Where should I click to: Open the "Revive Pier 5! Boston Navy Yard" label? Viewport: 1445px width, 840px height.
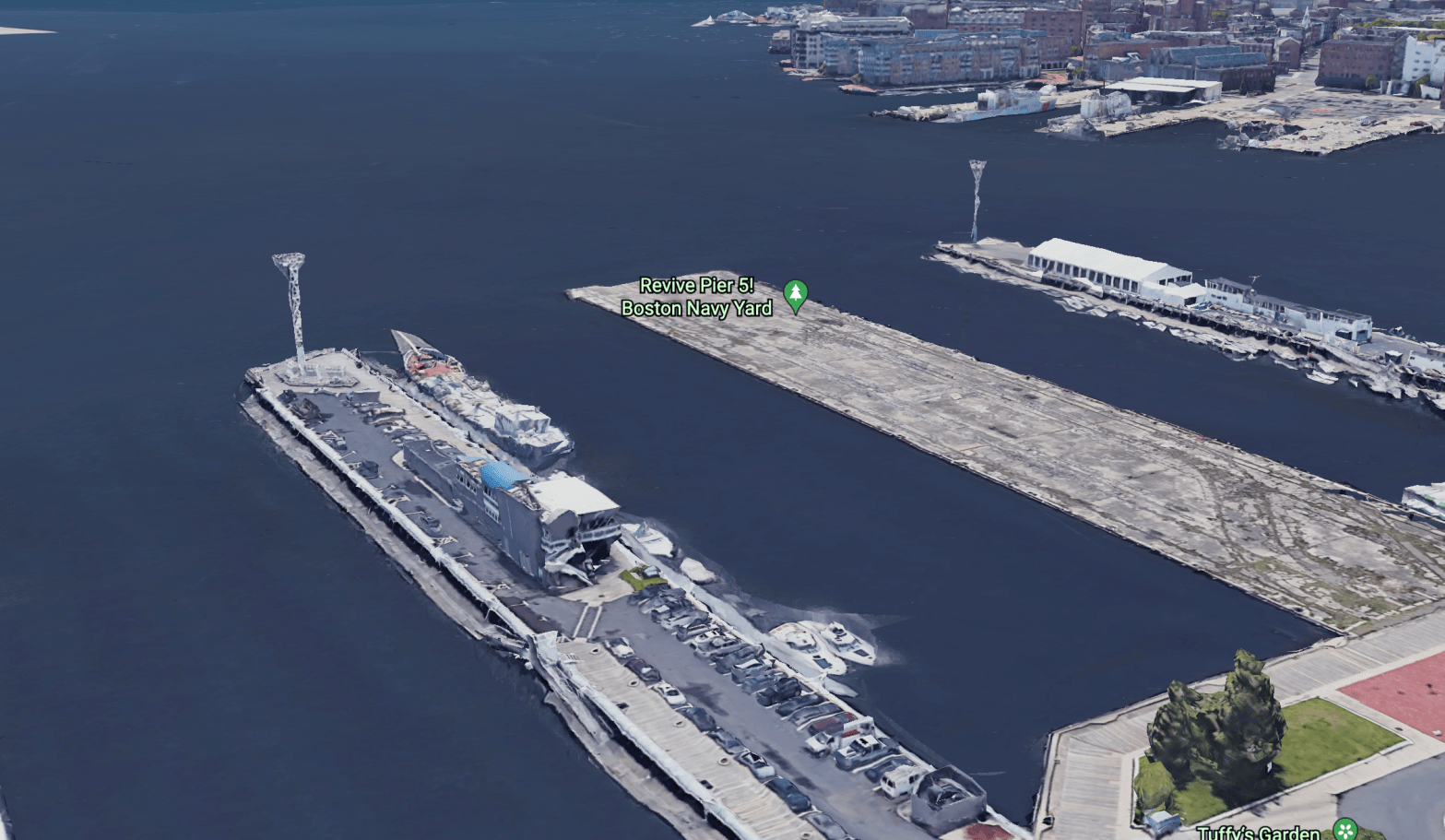(696, 297)
